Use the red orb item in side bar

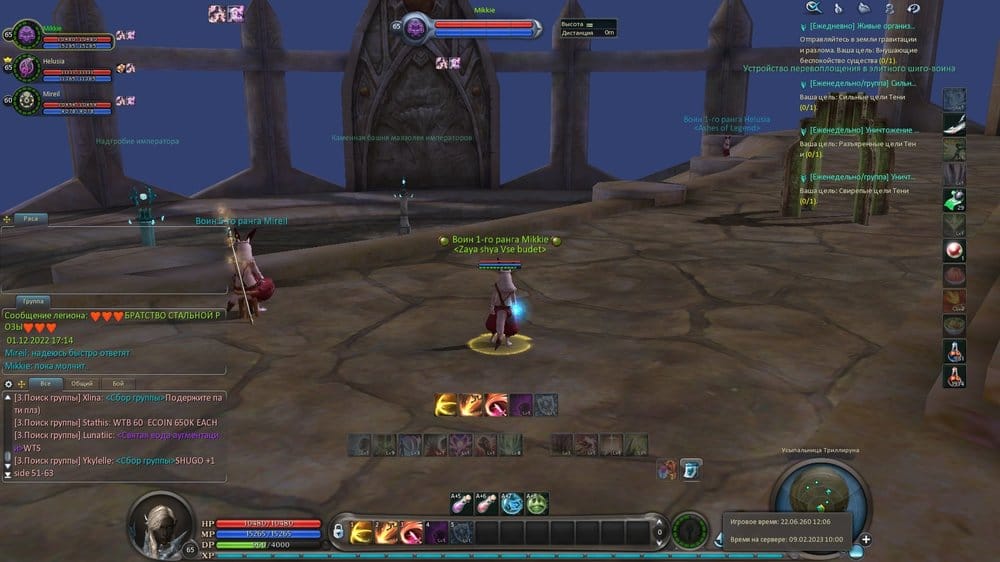point(955,249)
